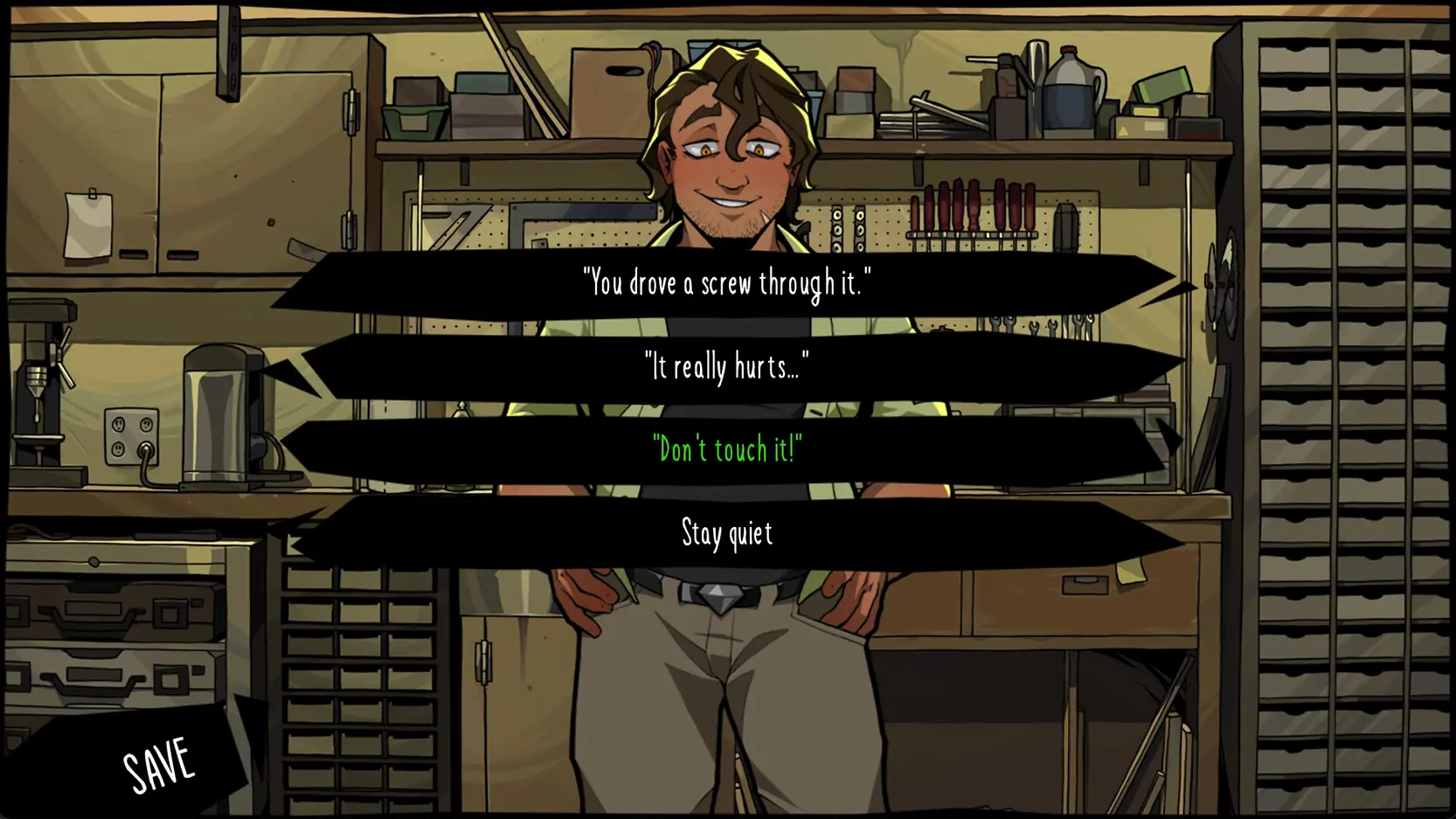This screenshot has width=1456, height=819.
Task: Select the "It really hurts..." reply
Action: point(727,366)
